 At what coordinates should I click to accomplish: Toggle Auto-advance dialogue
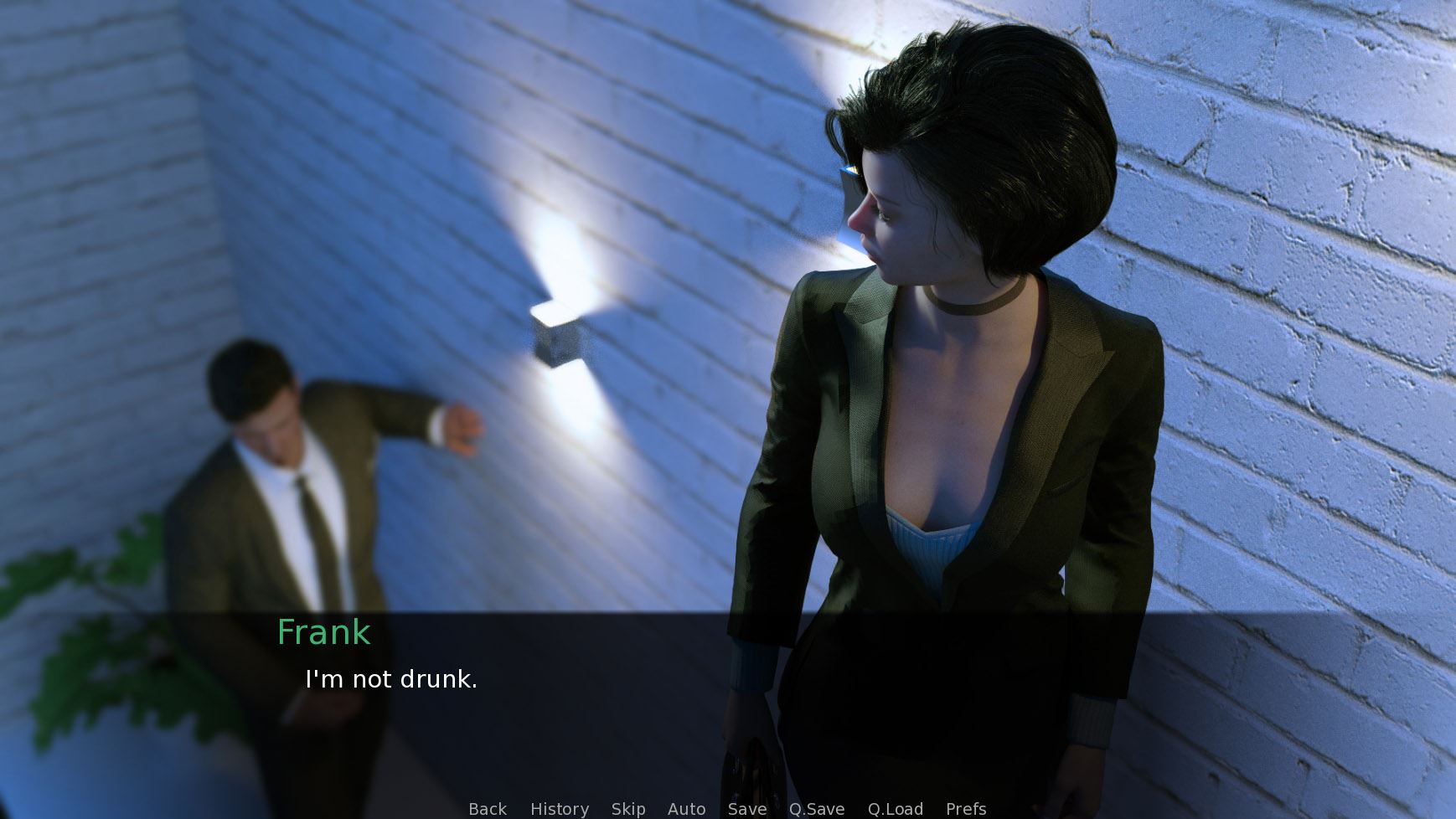click(x=686, y=809)
